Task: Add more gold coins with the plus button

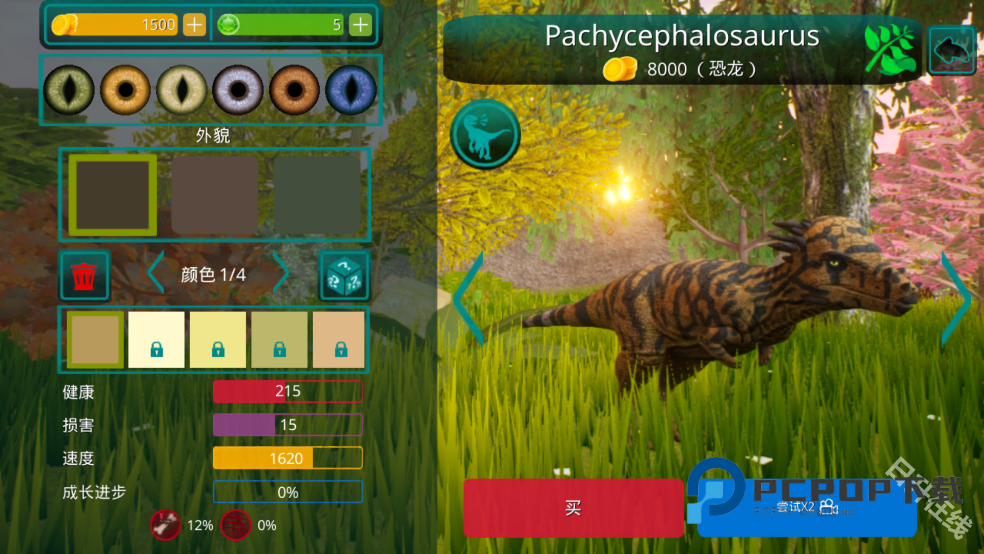Action: click(195, 24)
